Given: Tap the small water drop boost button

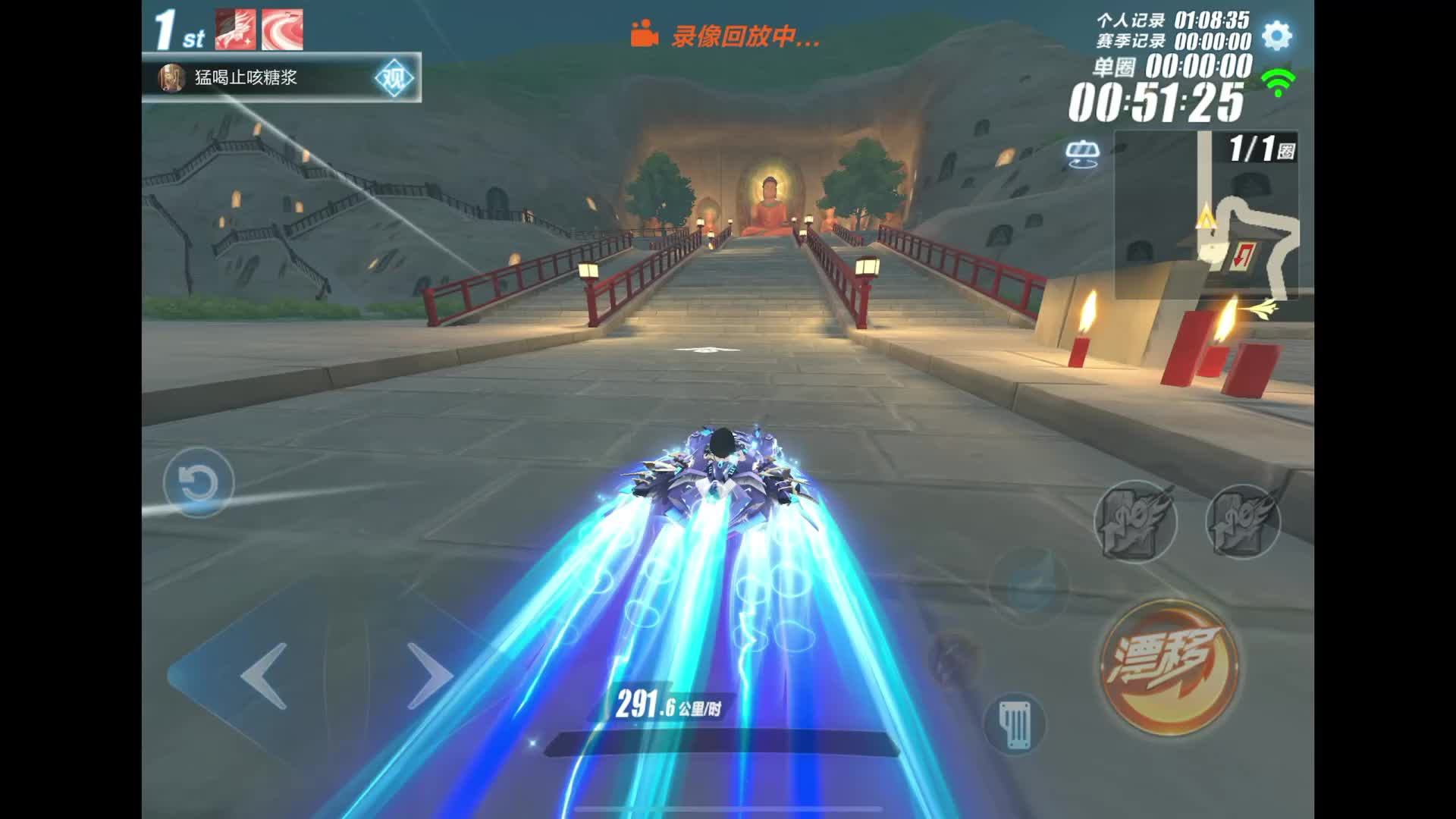Looking at the screenshot, I should coord(1028,585).
